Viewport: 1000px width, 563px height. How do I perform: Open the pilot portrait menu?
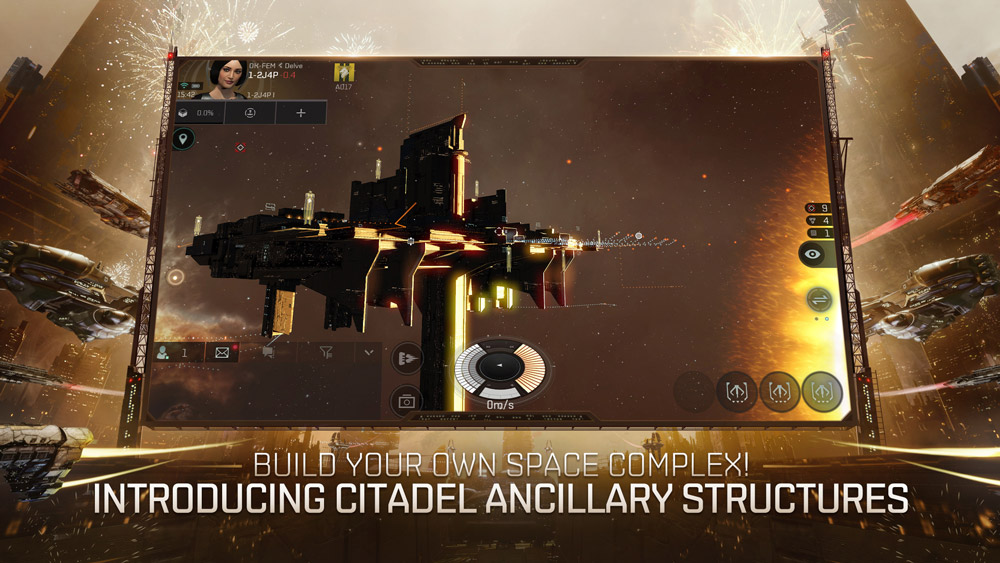228,78
